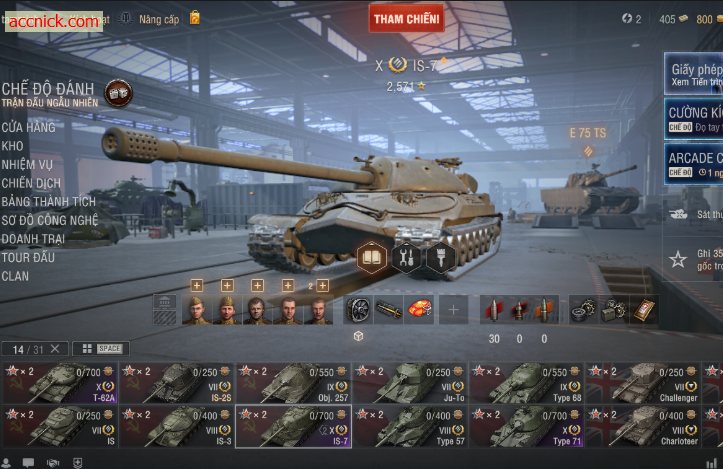This screenshot has width=723, height=469.
Task: Open the Giấy phép panel
Action: tap(694, 75)
